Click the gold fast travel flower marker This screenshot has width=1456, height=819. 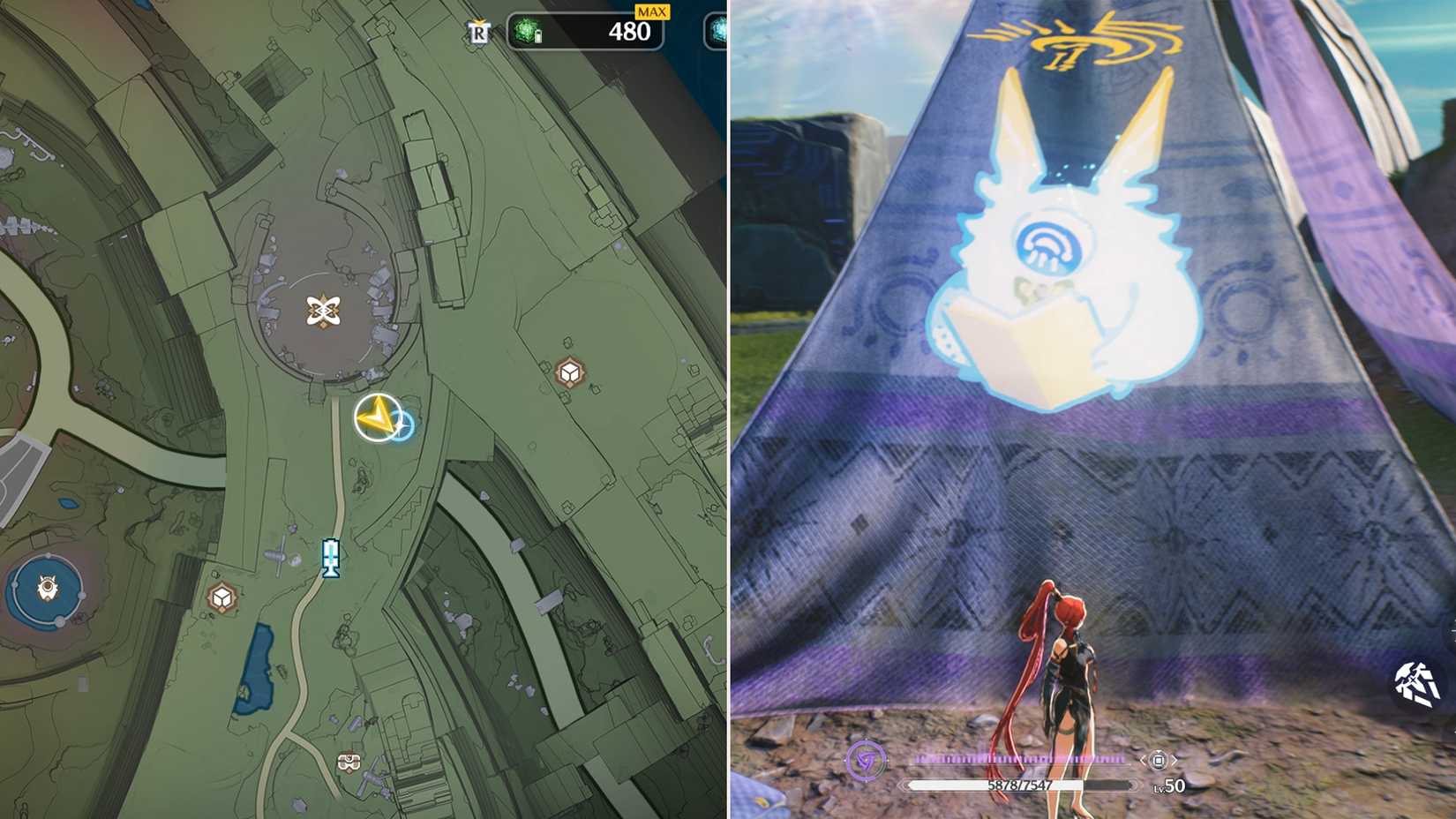pos(325,311)
